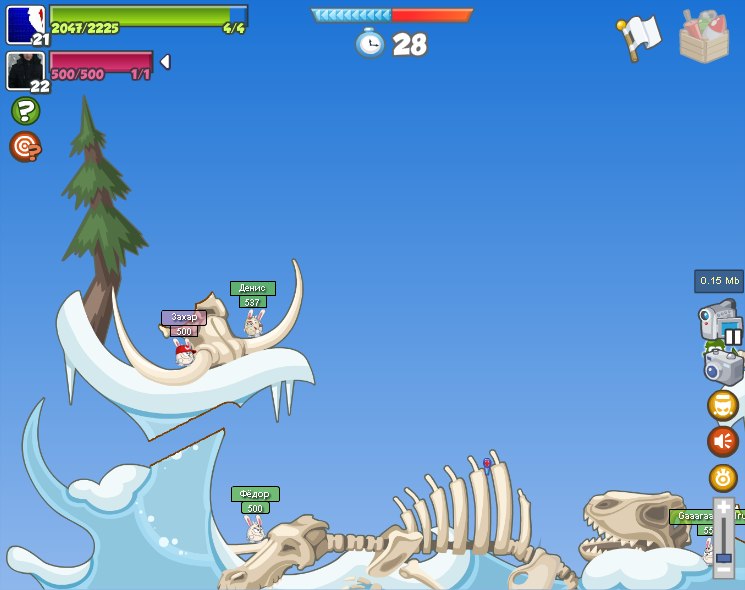Click the yellow round character-face button
The width and height of the screenshot is (745, 590).
point(723,406)
